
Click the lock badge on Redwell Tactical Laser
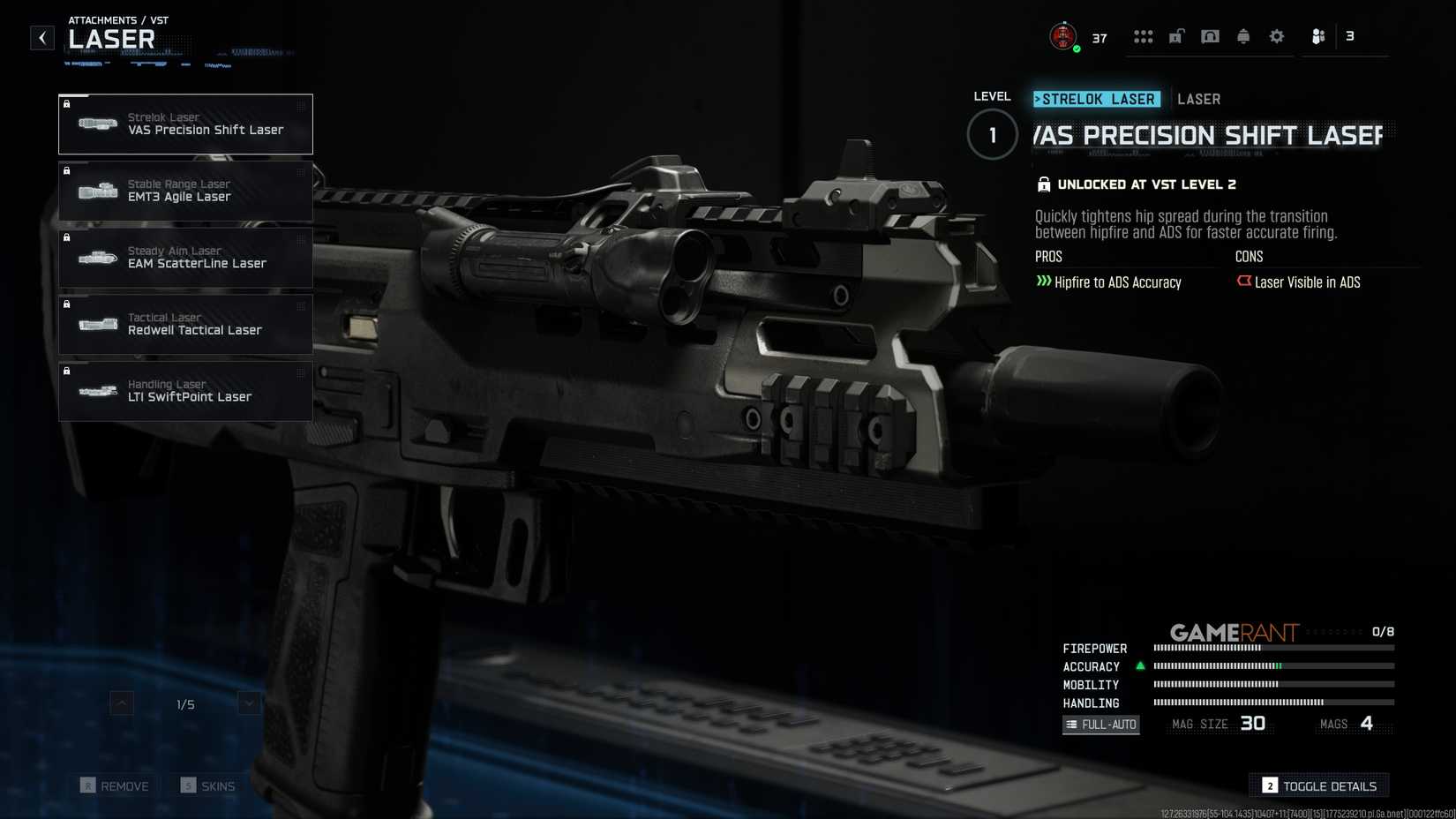pyautogui.click(x=68, y=304)
